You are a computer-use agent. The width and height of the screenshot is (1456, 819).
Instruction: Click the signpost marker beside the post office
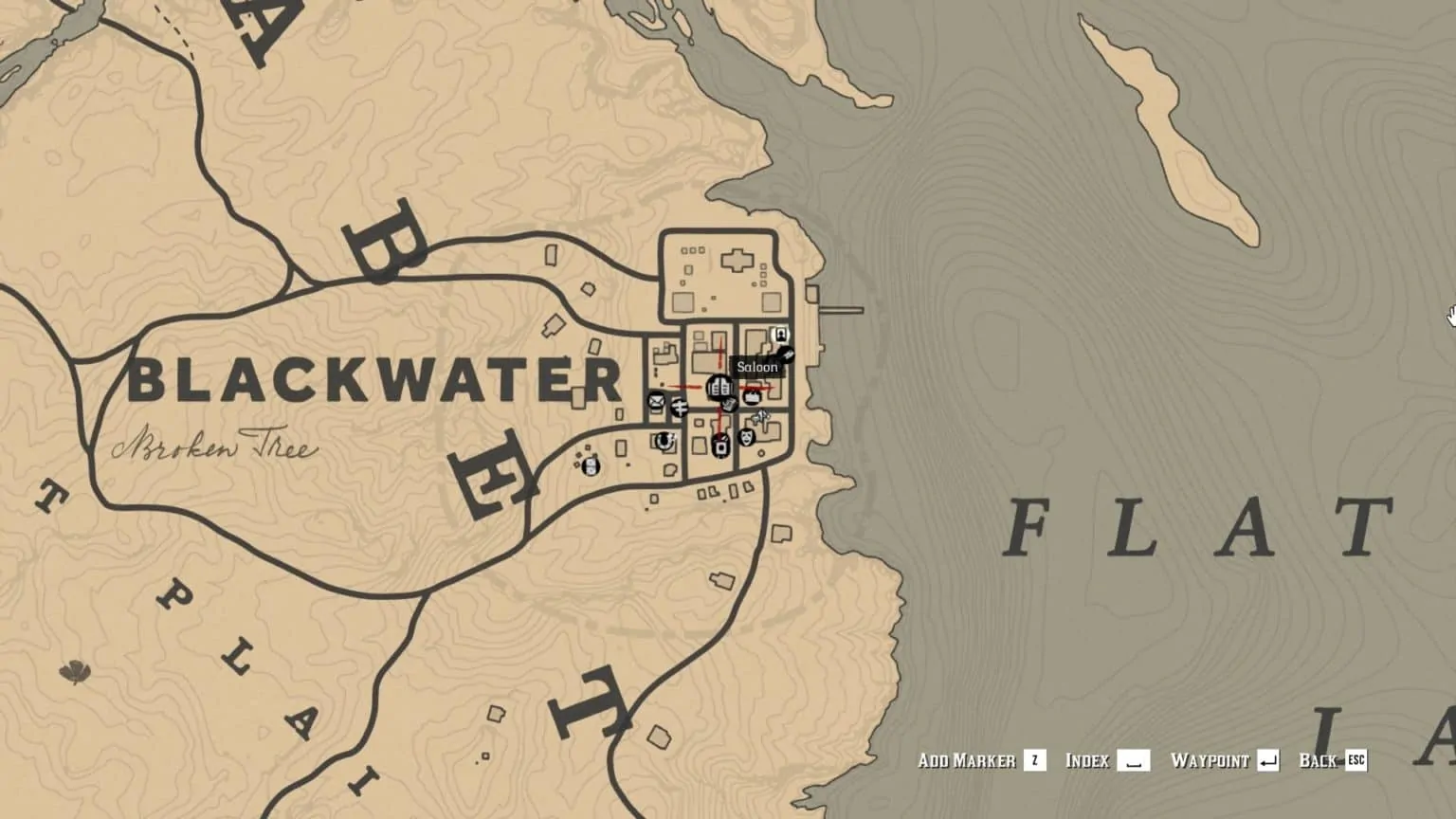680,408
